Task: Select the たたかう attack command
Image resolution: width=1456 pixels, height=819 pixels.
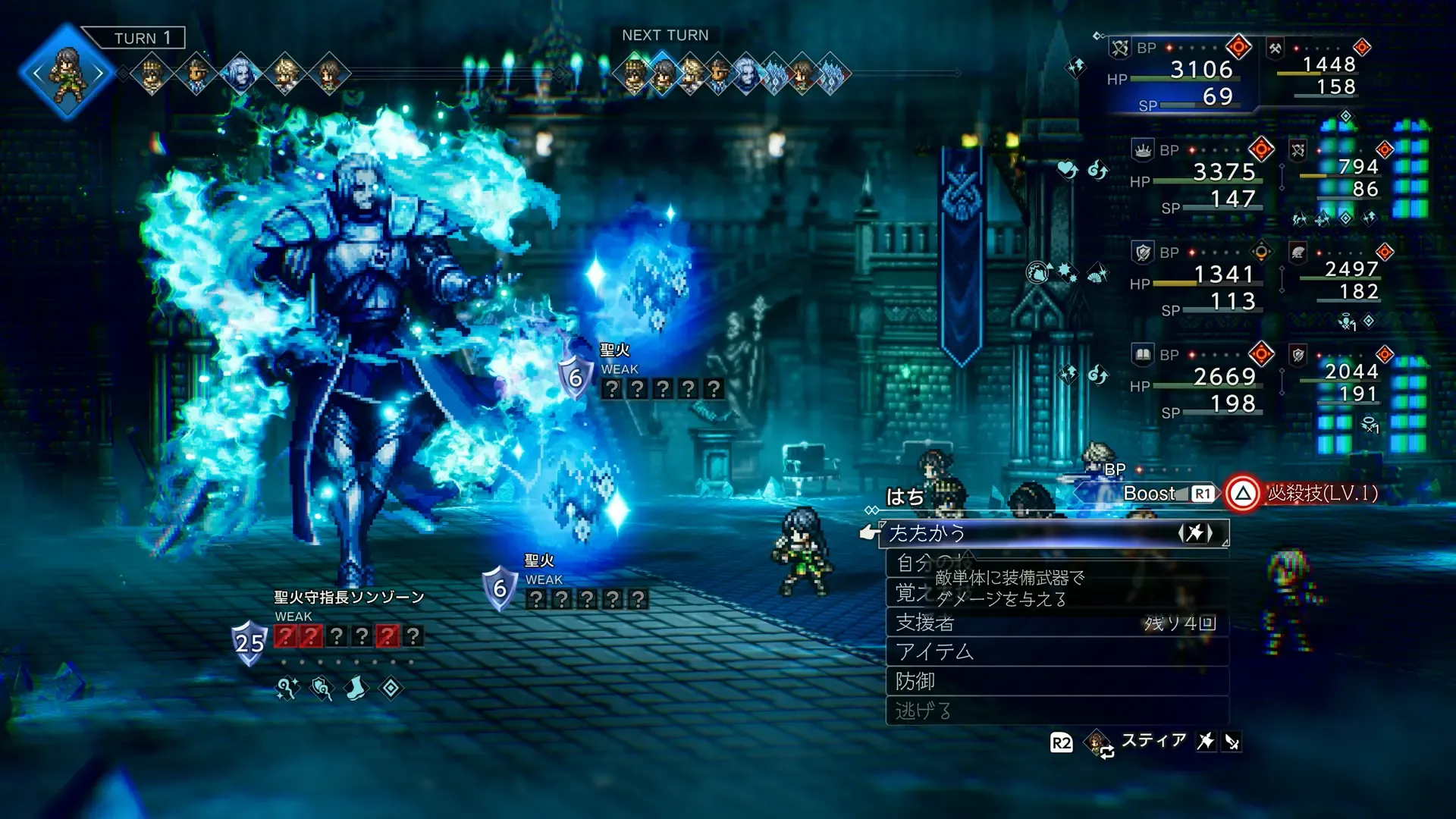Action: coord(1054,533)
